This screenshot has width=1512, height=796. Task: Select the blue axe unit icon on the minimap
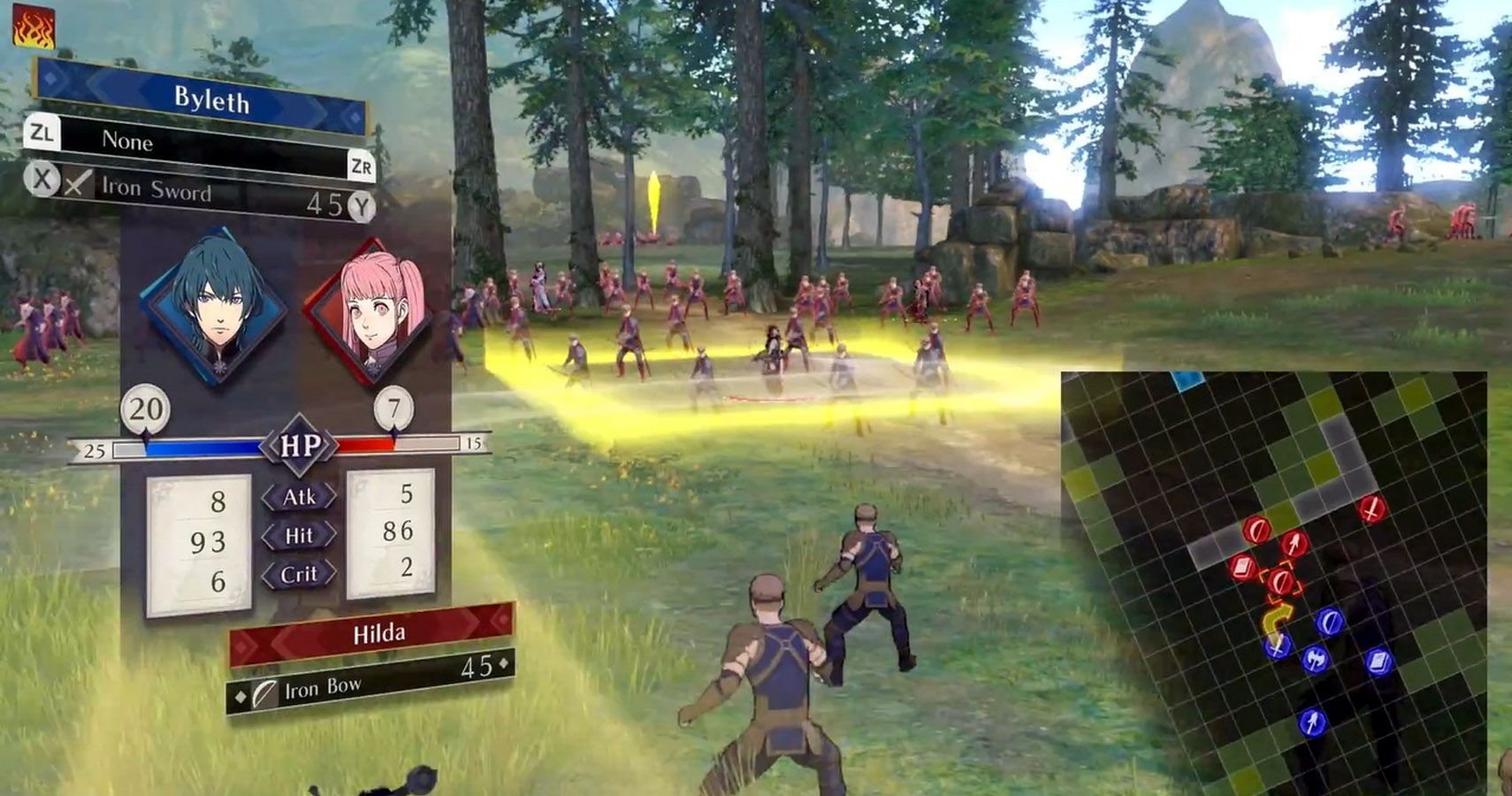click(1316, 660)
